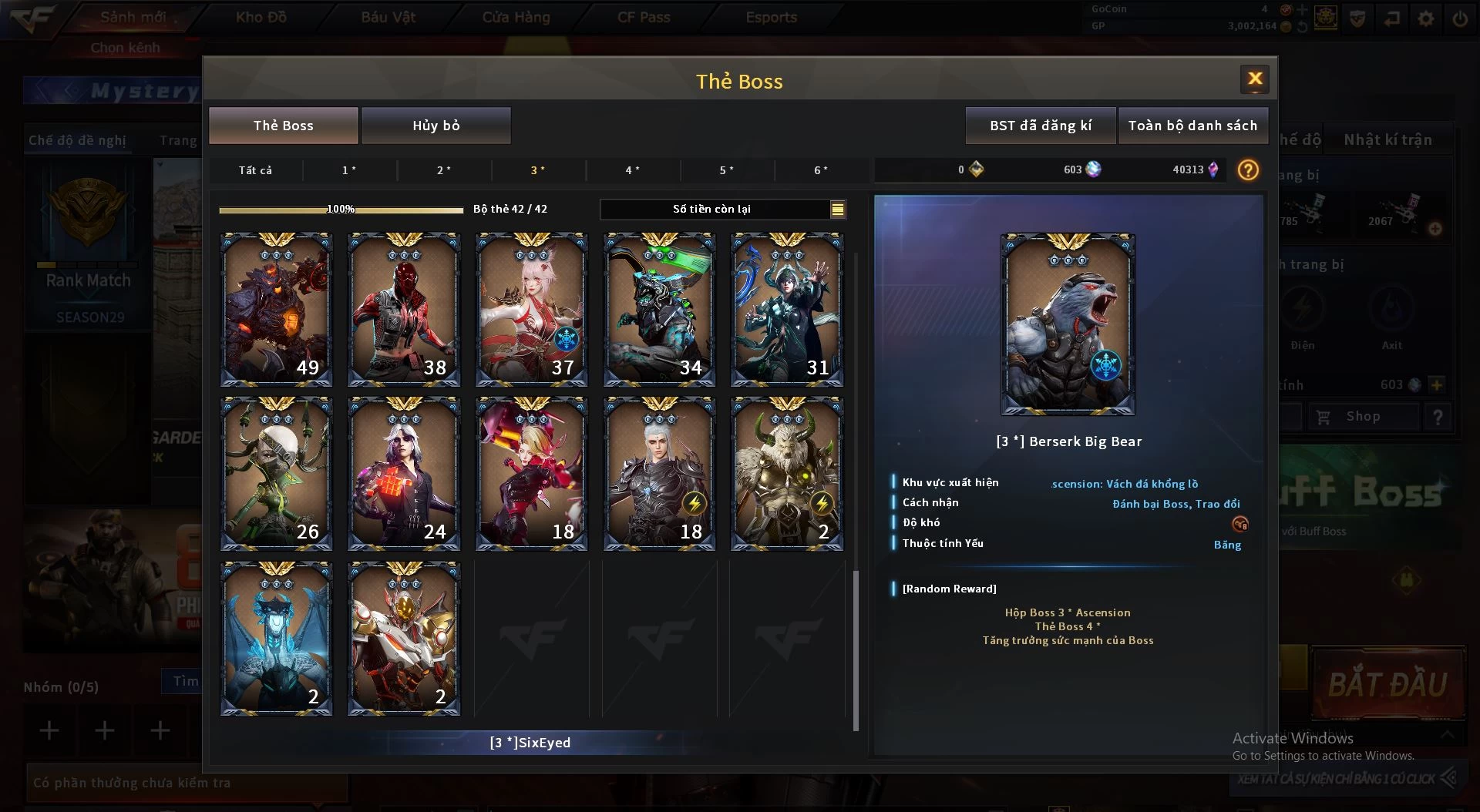Image resolution: width=1480 pixels, height=812 pixels.
Task: Select the gas mask woman card with 26
Action: point(276,474)
